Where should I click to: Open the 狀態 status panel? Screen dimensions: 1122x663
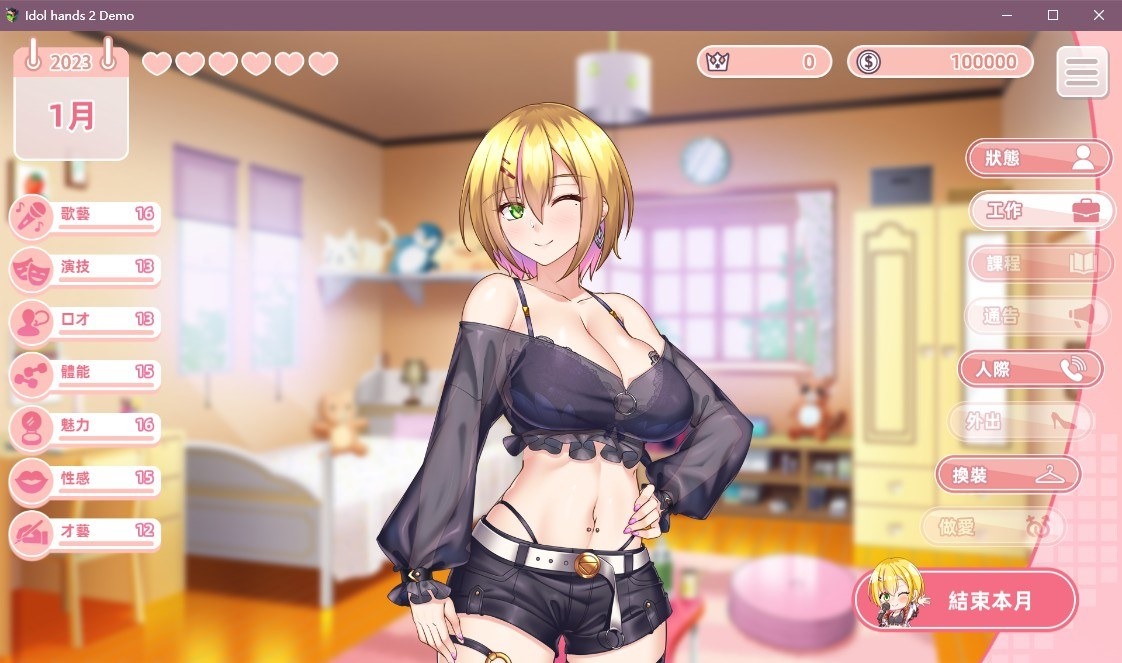1038,158
